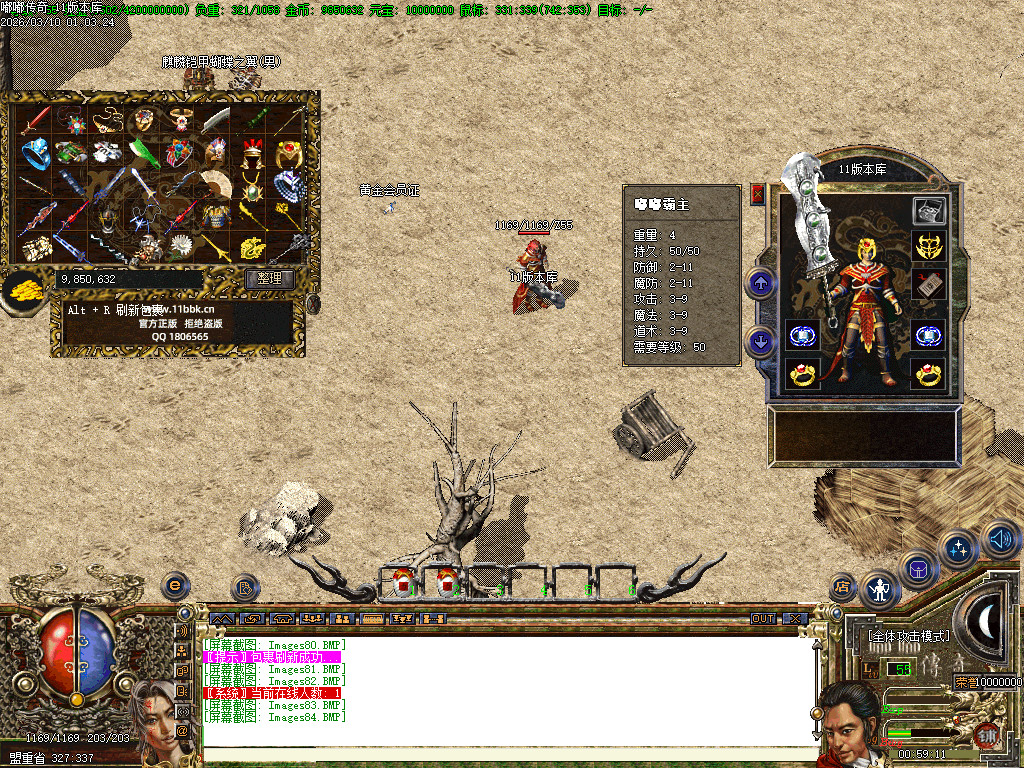Select the golden mask equipment slot
Viewport: 1024px width, 768px height.
click(929, 246)
